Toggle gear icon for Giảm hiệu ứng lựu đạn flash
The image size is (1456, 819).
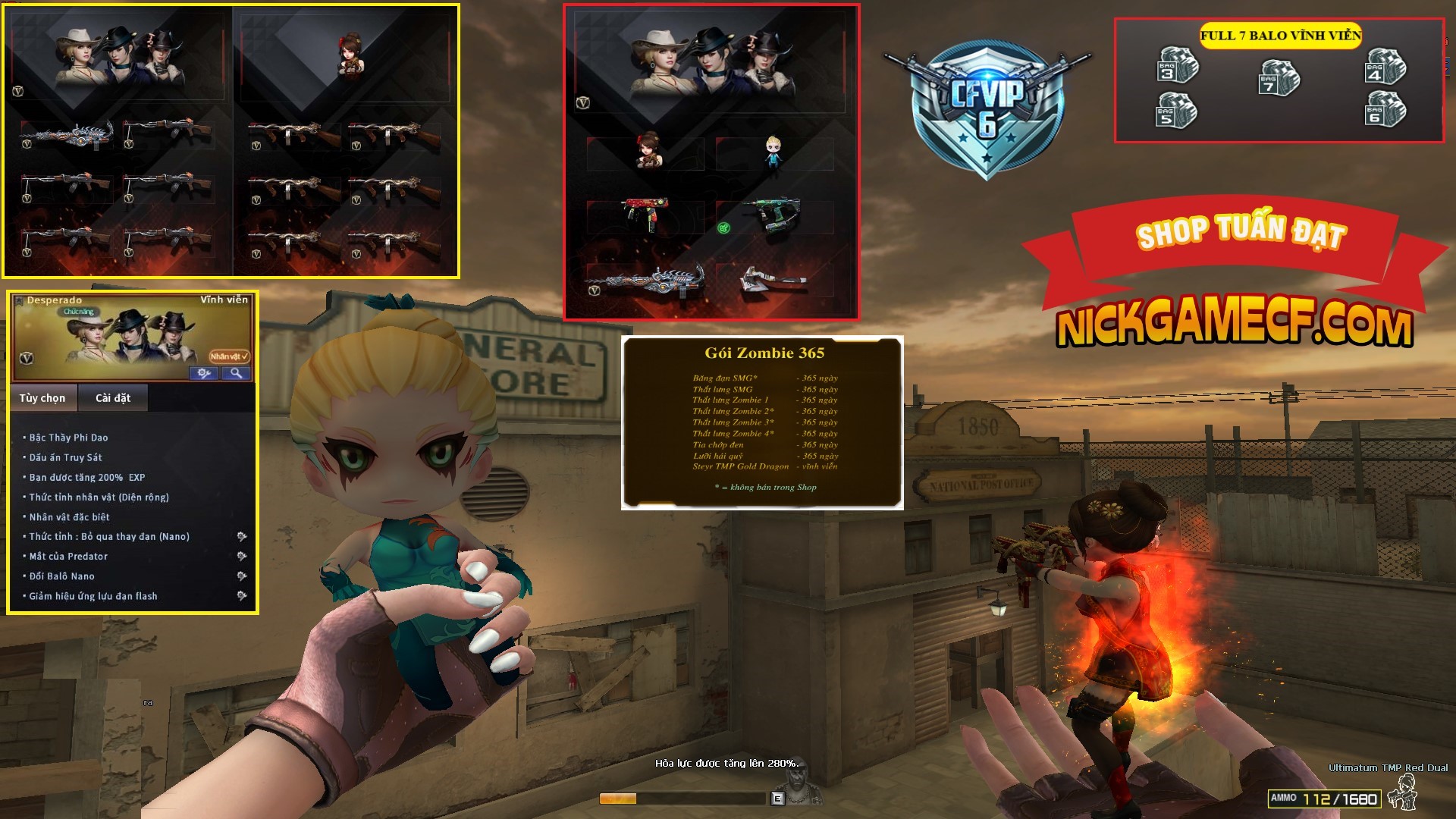[241, 596]
